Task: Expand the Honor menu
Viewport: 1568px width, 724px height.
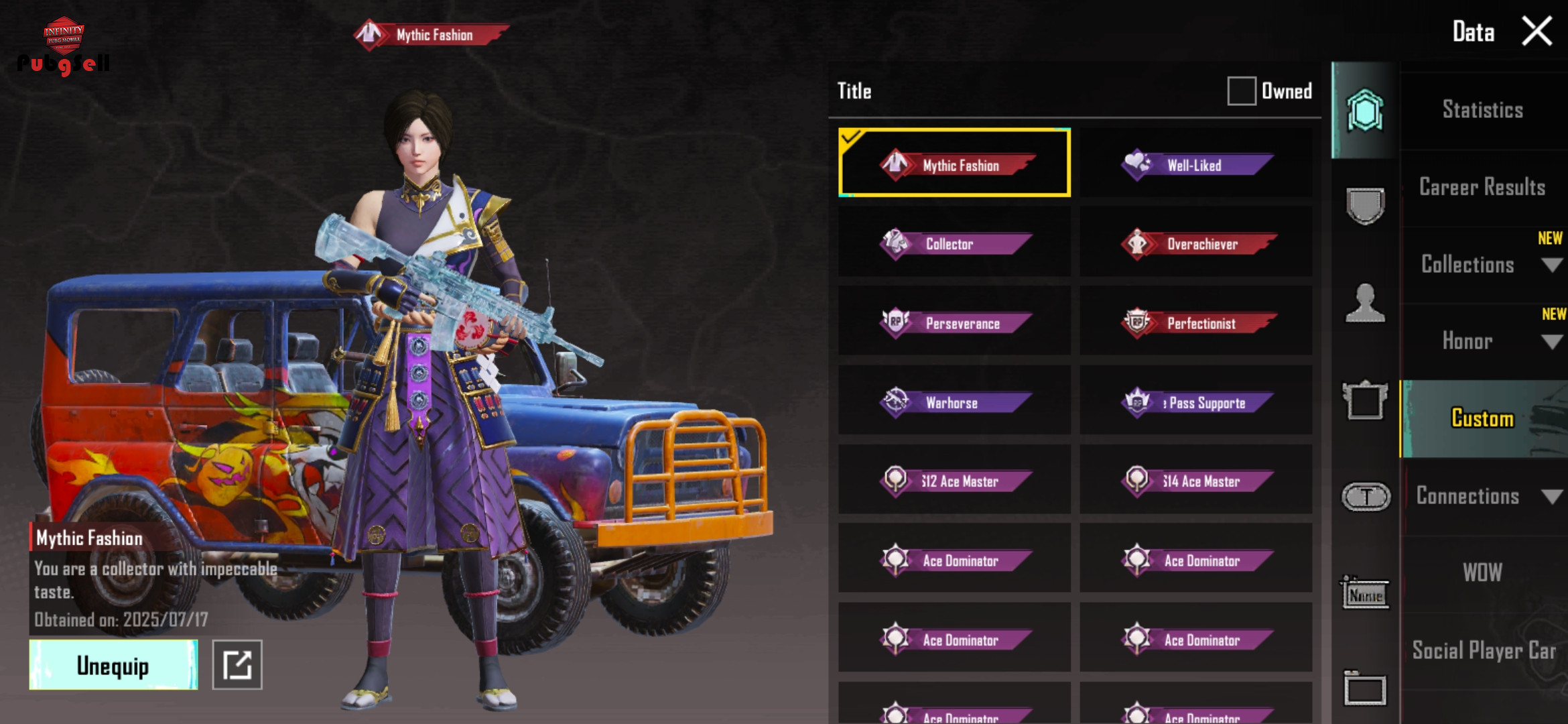Action: click(1482, 341)
